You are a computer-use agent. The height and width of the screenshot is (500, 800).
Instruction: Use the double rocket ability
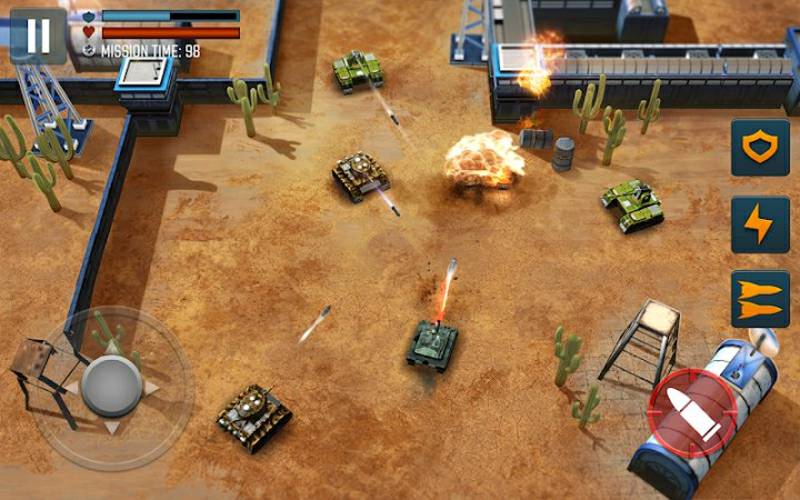pyautogui.click(x=759, y=299)
